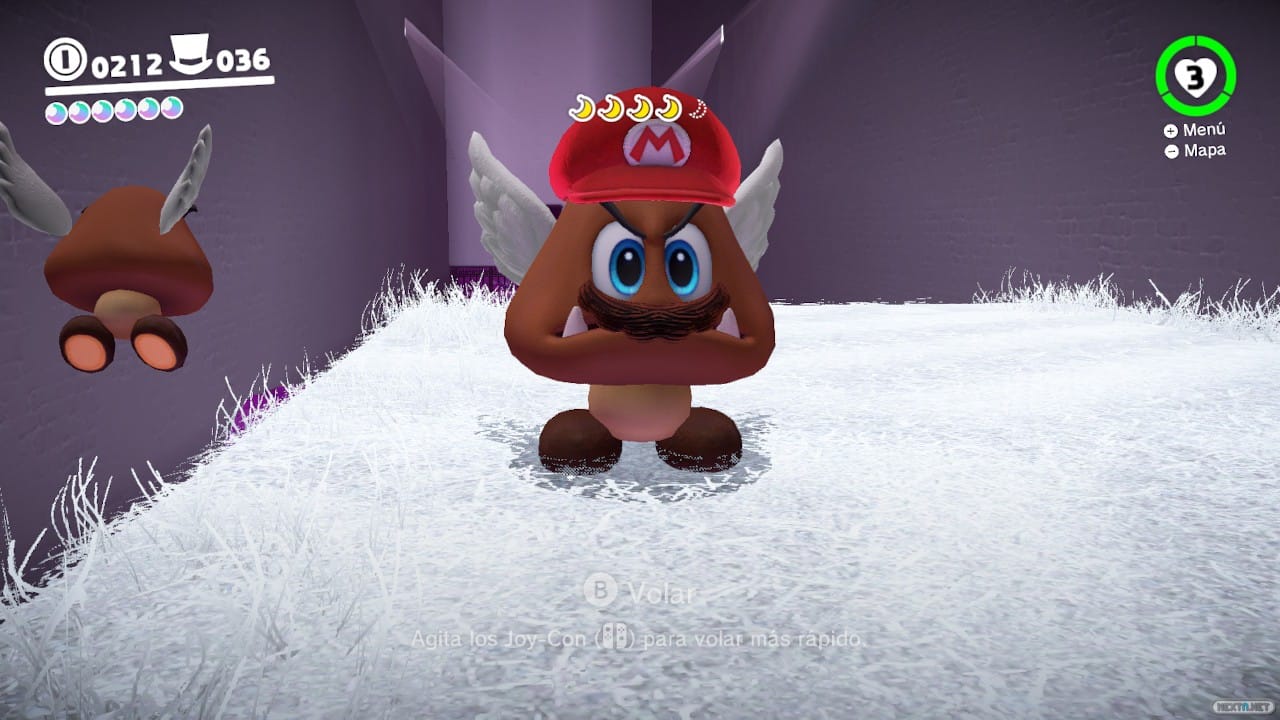Open the Menú option

1205,130
